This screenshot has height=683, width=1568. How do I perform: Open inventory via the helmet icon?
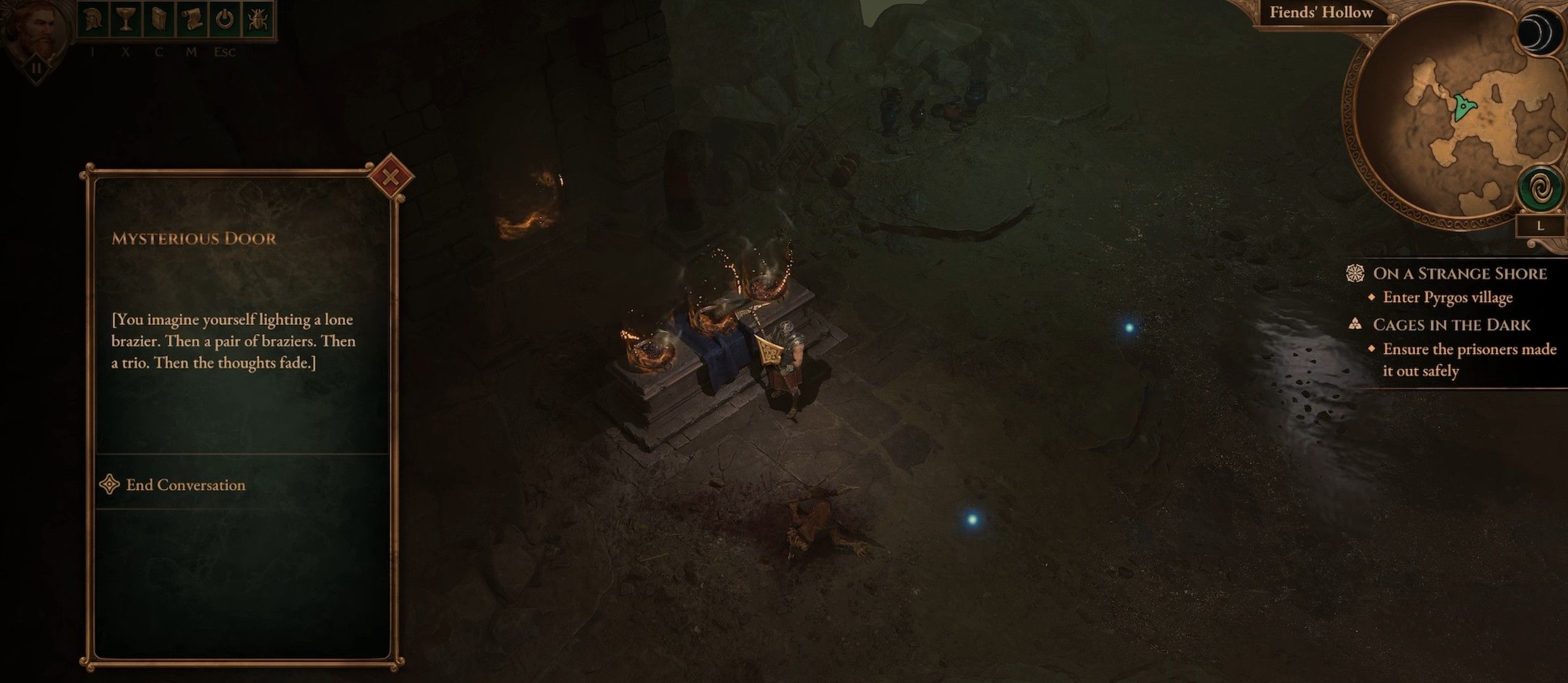pyautogui.click(x=93, y=19)
